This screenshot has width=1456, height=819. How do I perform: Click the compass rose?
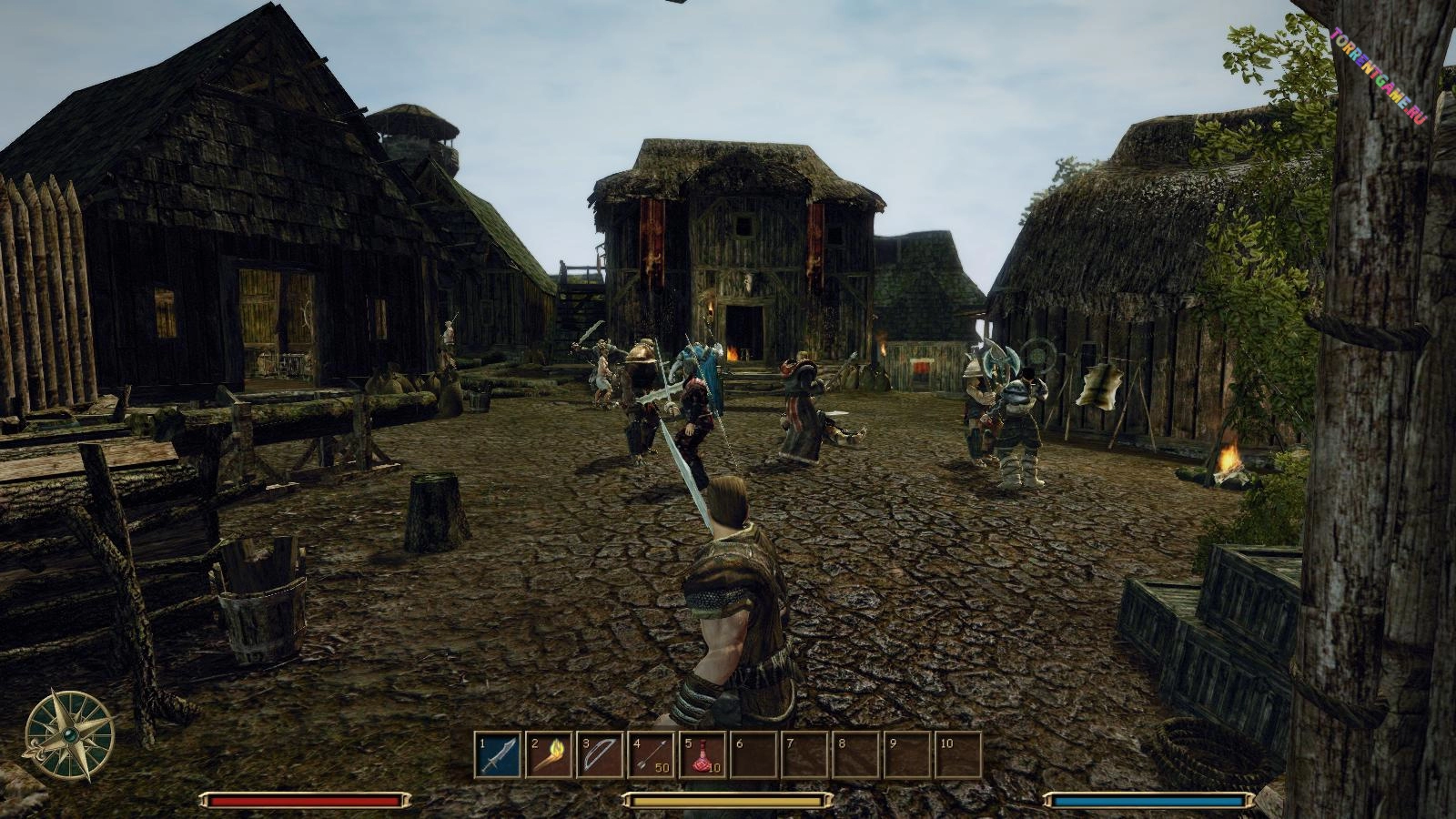pos(68,735)
